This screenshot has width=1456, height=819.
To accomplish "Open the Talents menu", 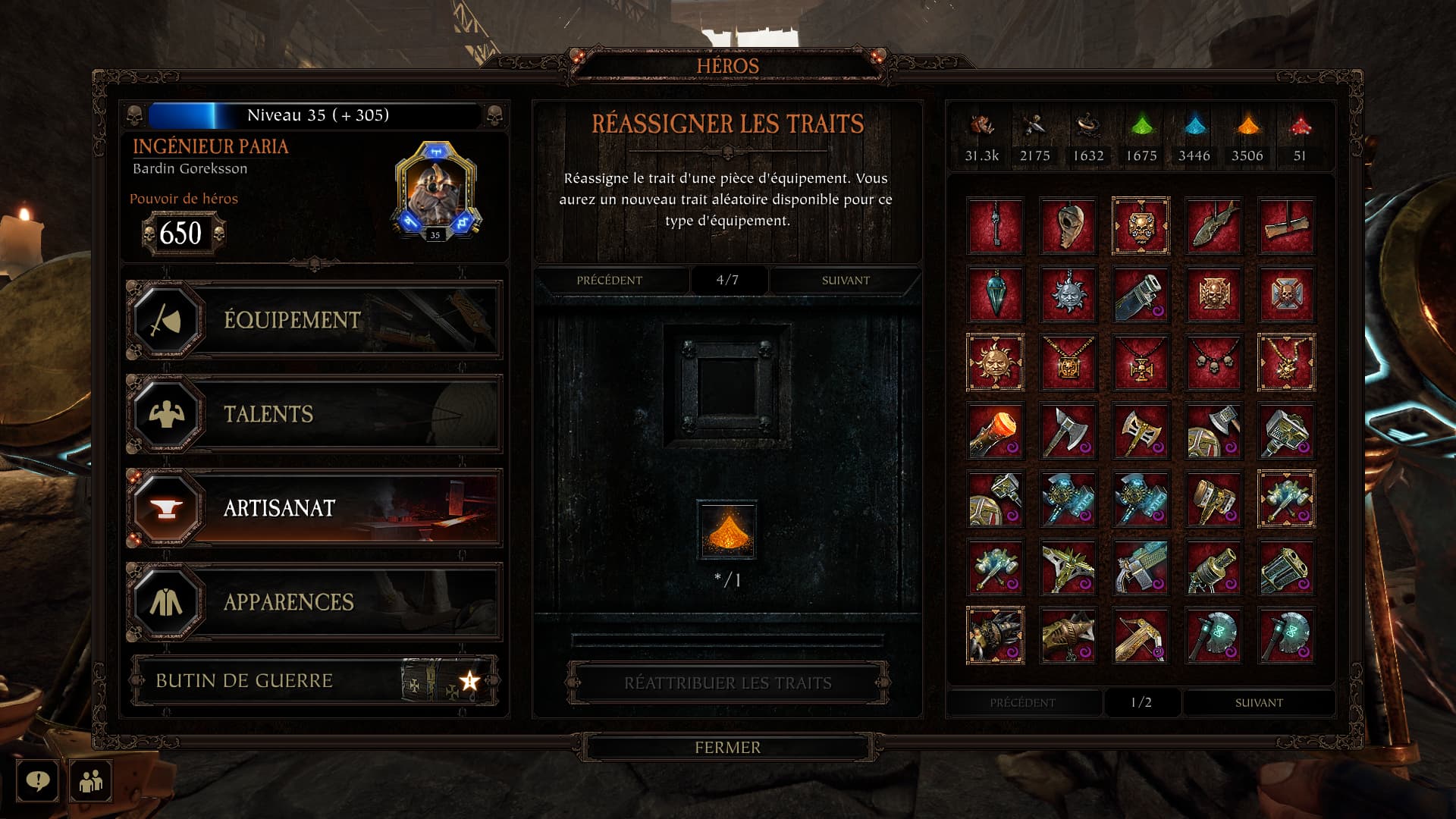I will 313,414.
